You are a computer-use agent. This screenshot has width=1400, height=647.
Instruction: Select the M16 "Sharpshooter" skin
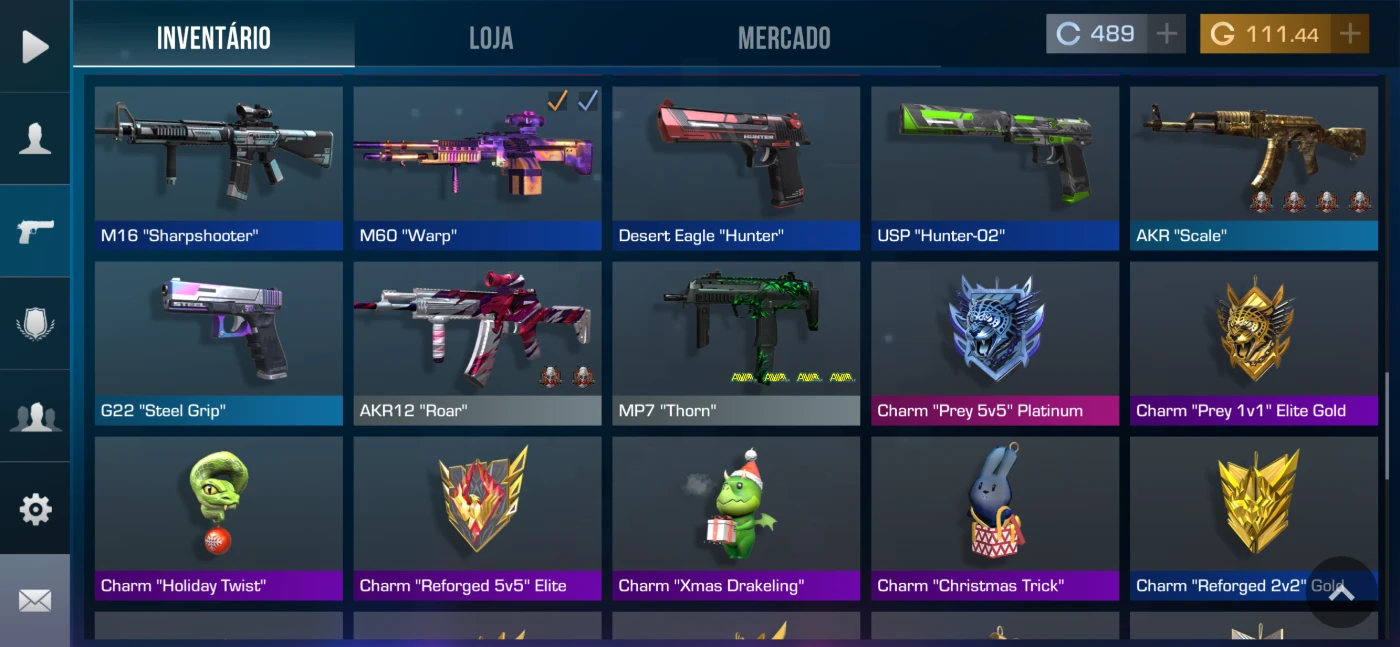[218, 167]
